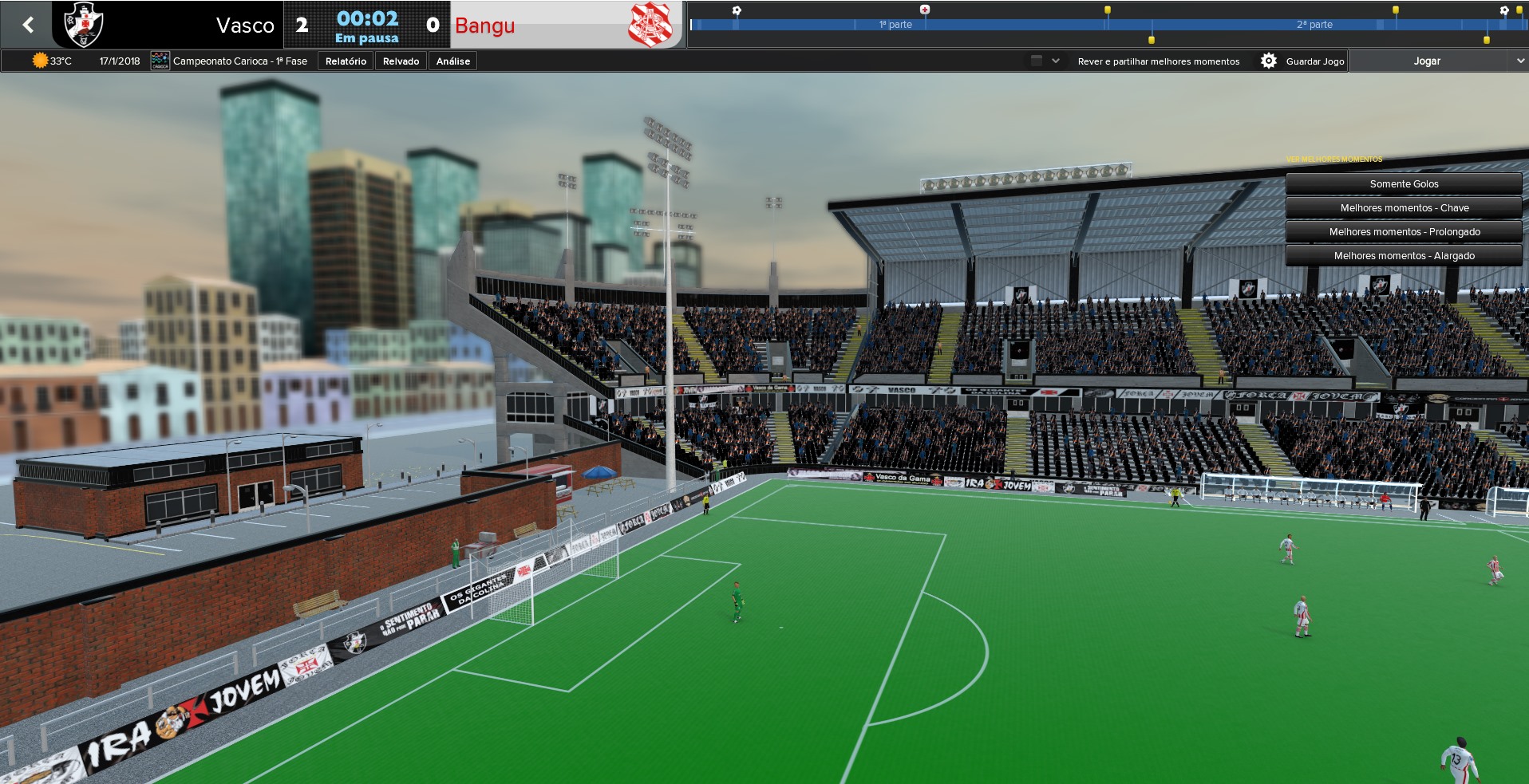This screenshot has width=1529, height=784.
Task: Open the Campeonato Carioca - 1ª Fase competition link
Action: tap(239, 61)
